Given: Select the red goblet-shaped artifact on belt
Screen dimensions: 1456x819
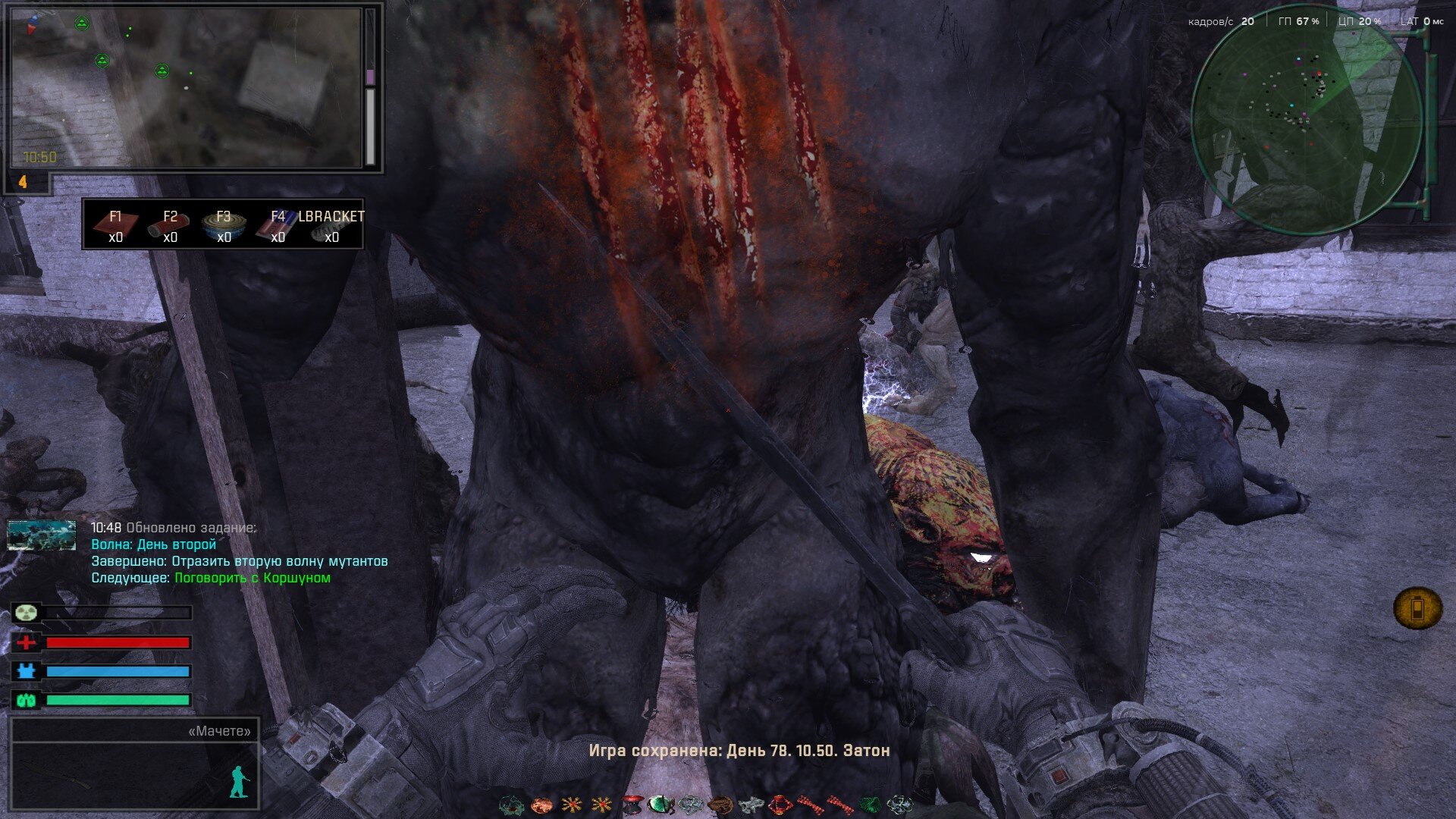Looking at the screenshot, I should [x=631, y=805].
